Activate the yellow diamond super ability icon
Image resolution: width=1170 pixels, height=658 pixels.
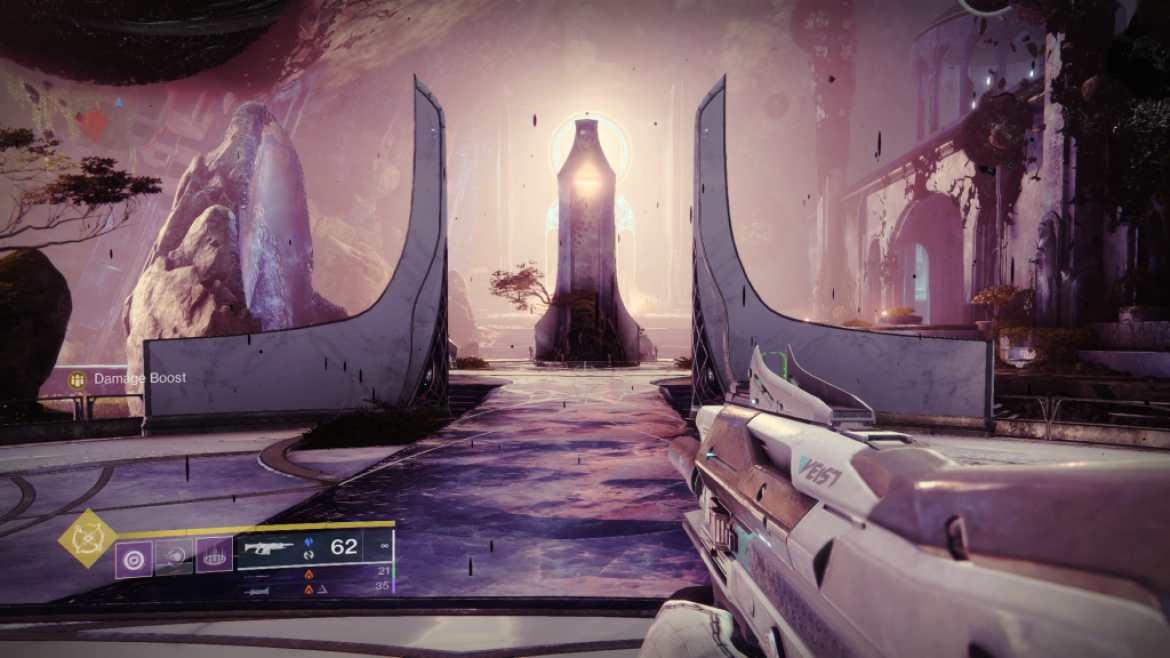[x=89, y=538]
